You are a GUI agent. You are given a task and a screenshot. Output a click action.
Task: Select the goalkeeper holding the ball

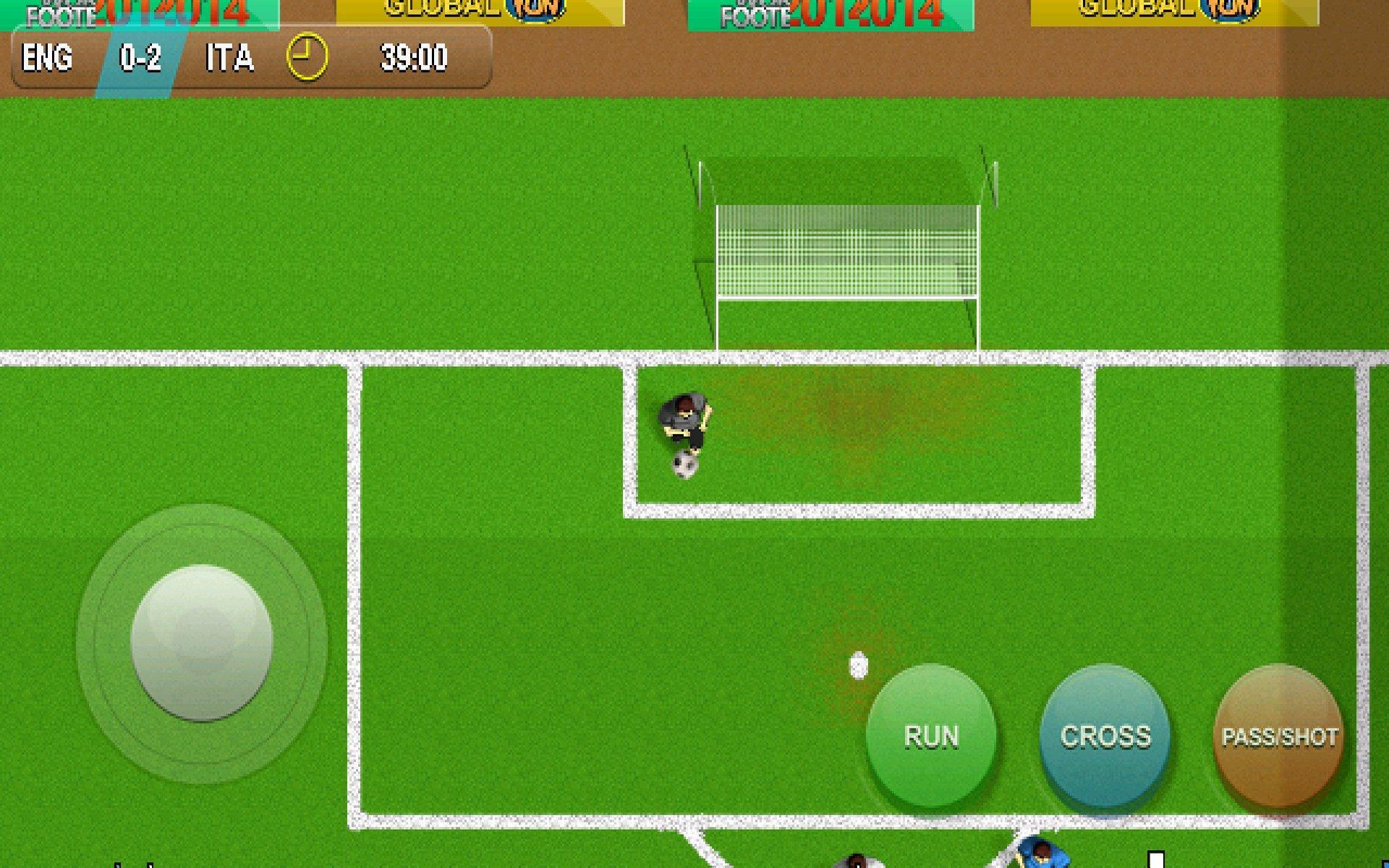tap(683, 417)
